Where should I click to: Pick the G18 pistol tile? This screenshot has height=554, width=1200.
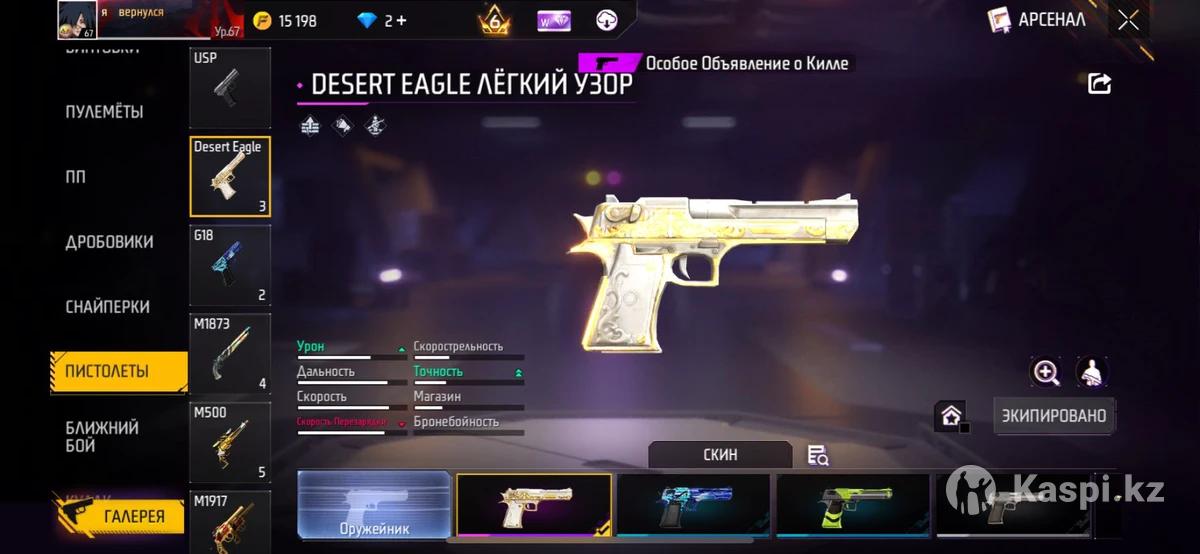click(230, 265)
